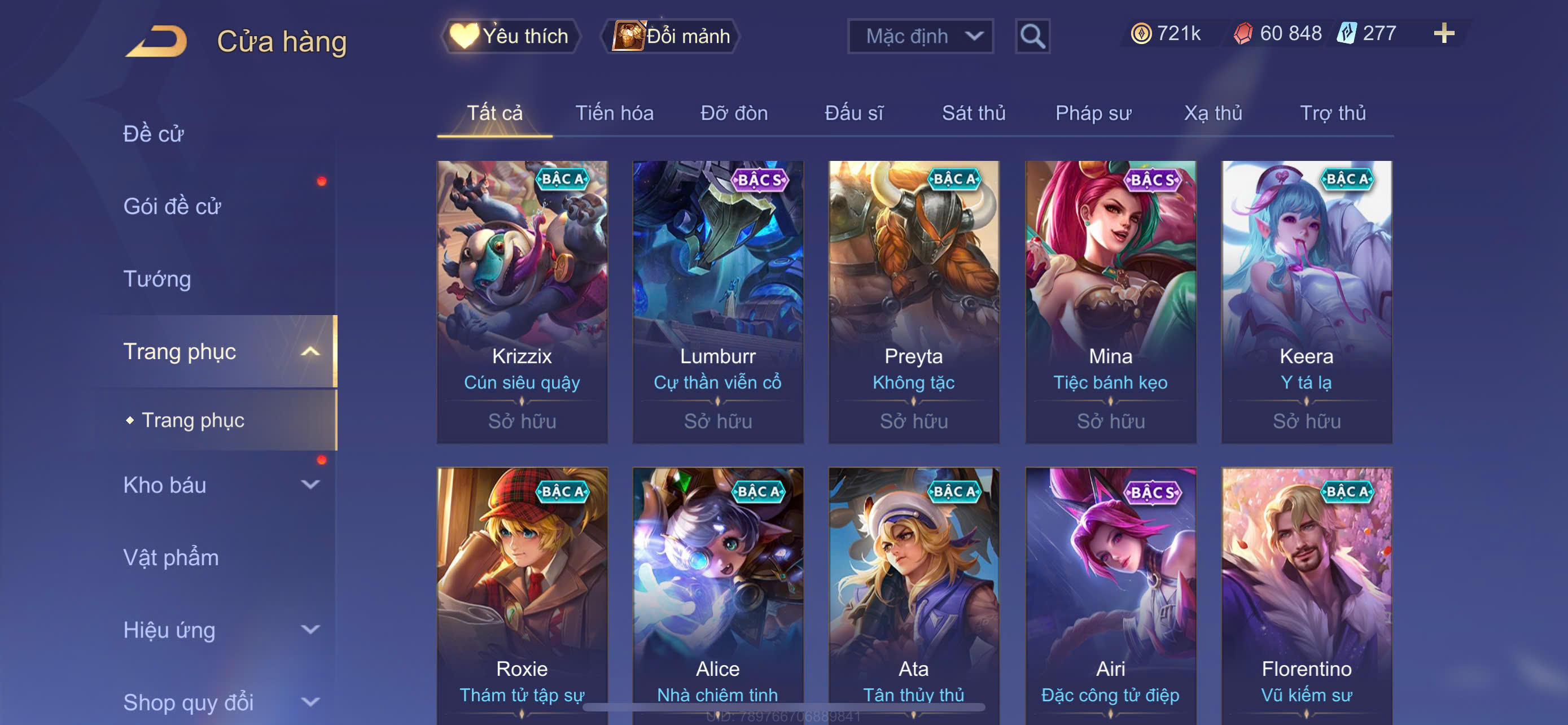
Task: Go to the Vật phẩm section
Action: pyautogui.click(x=171, y=558)
